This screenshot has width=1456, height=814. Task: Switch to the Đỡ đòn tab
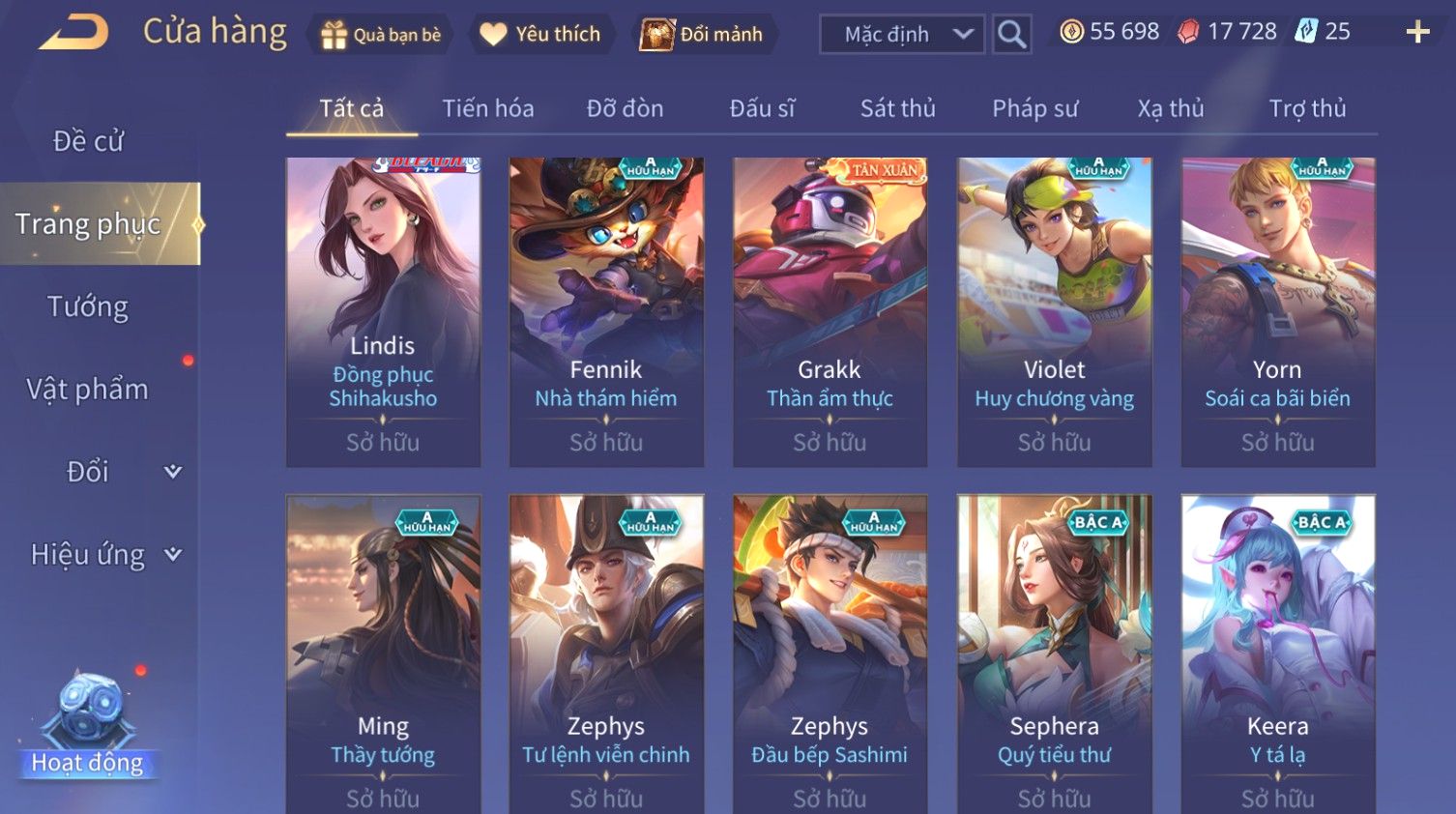pos(625,108)
